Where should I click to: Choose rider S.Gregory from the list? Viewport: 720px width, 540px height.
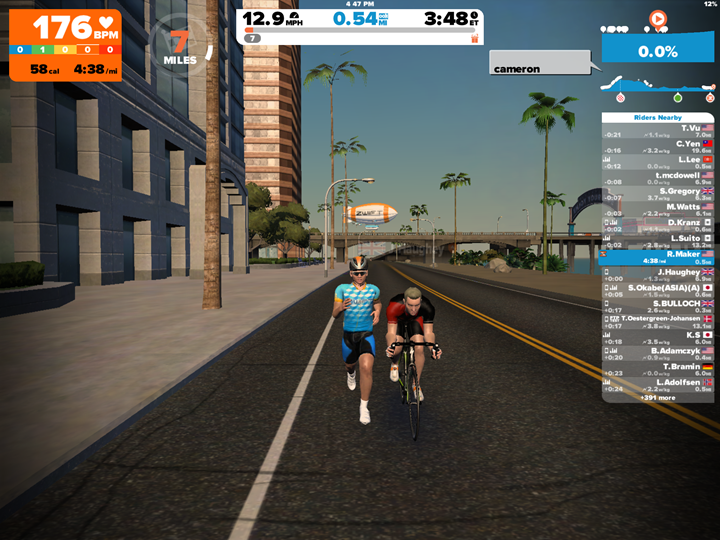pyautogui.click(x=658, y=193)
